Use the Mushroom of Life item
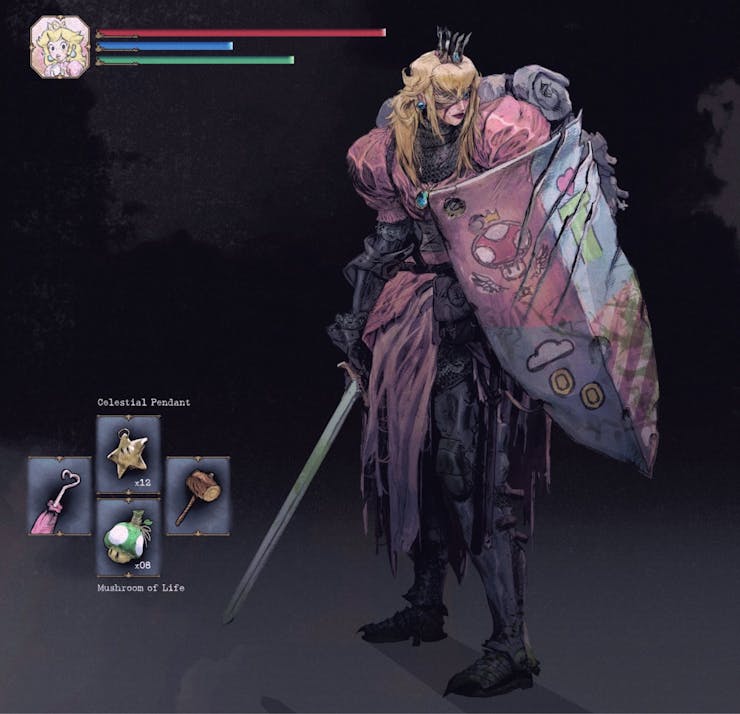The width and height of the screenshot is (740, 714). pyautogui.click(x=128, y=537)
